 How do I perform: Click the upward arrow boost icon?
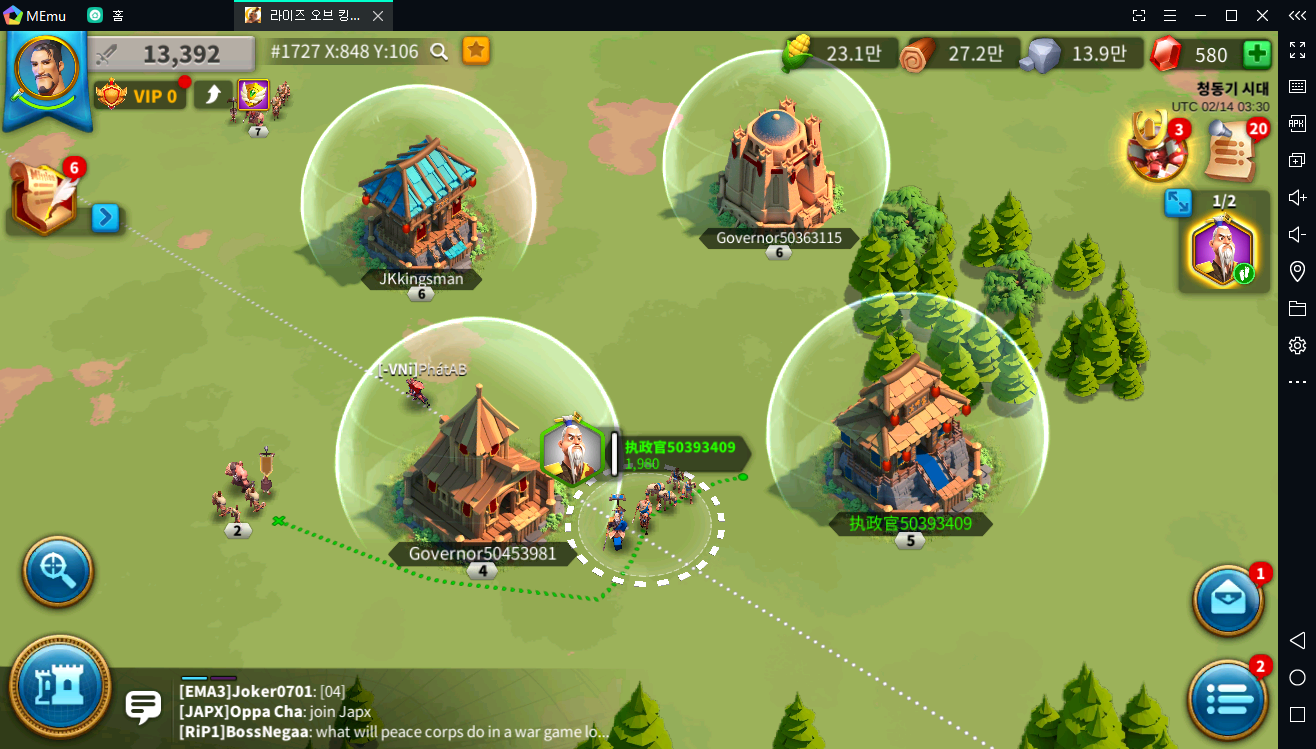pyautogui.click(x=212, y=95)
